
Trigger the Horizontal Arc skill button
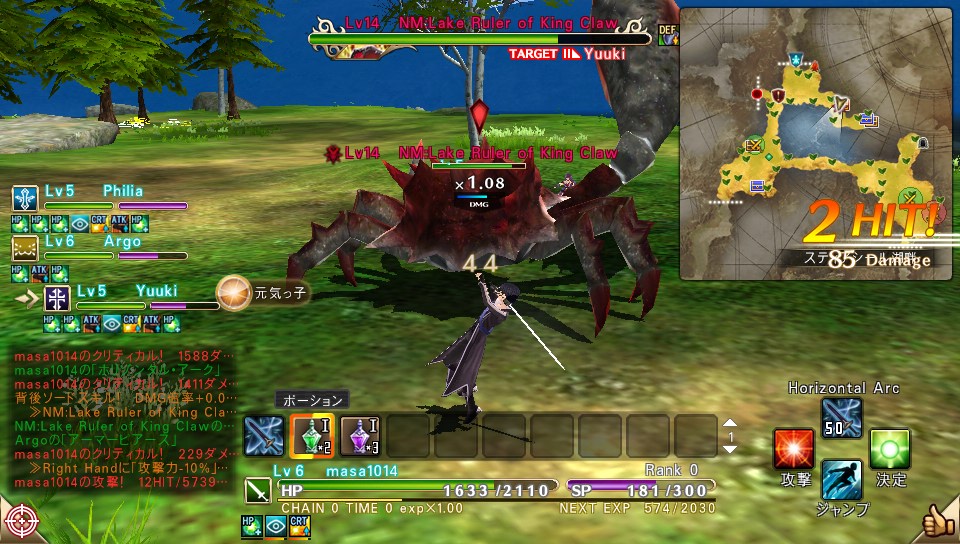[x=840, y=418]
